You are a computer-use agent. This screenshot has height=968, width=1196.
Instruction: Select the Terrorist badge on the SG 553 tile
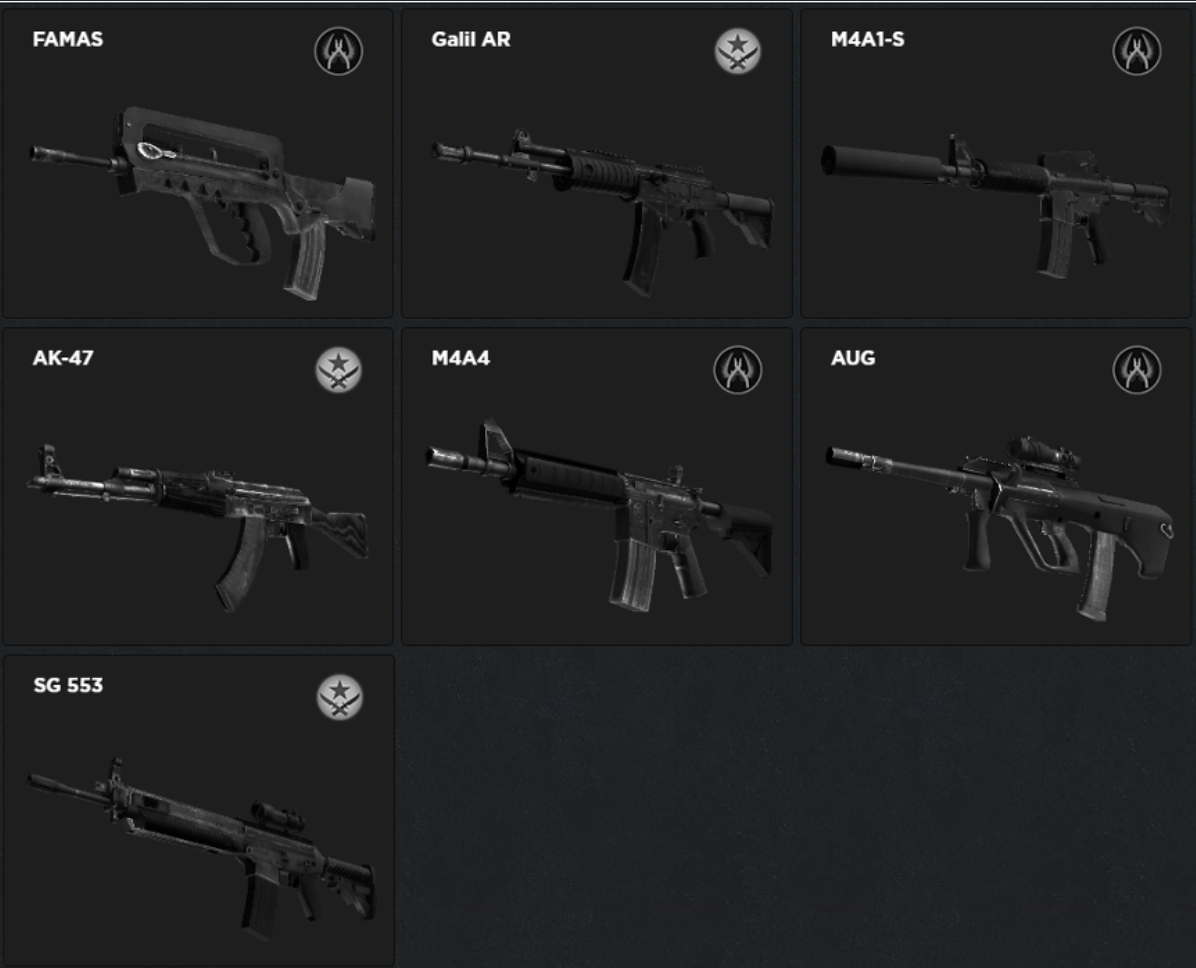tap(340, 697)
